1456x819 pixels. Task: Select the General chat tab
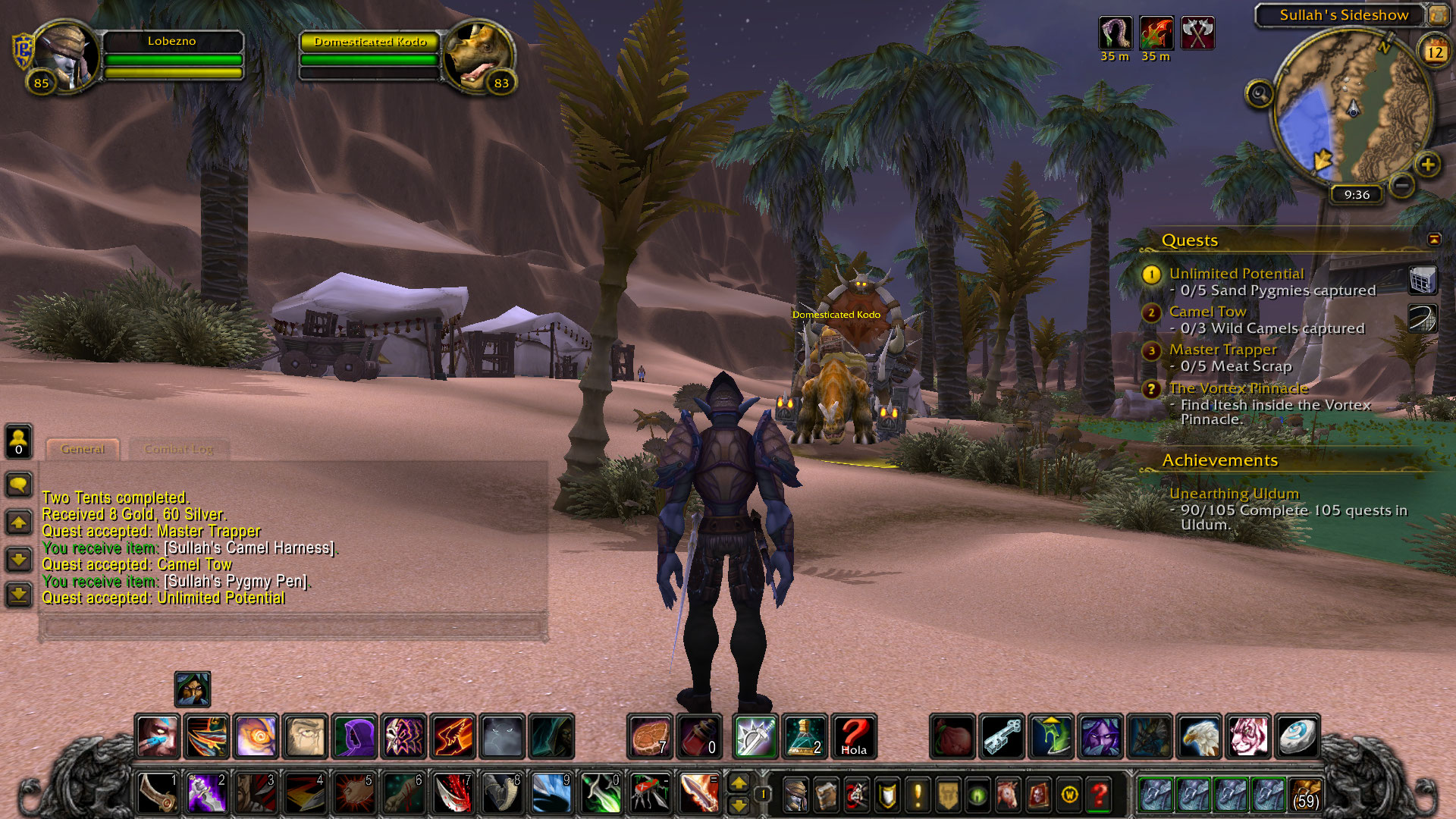click(x=83, y=449)
